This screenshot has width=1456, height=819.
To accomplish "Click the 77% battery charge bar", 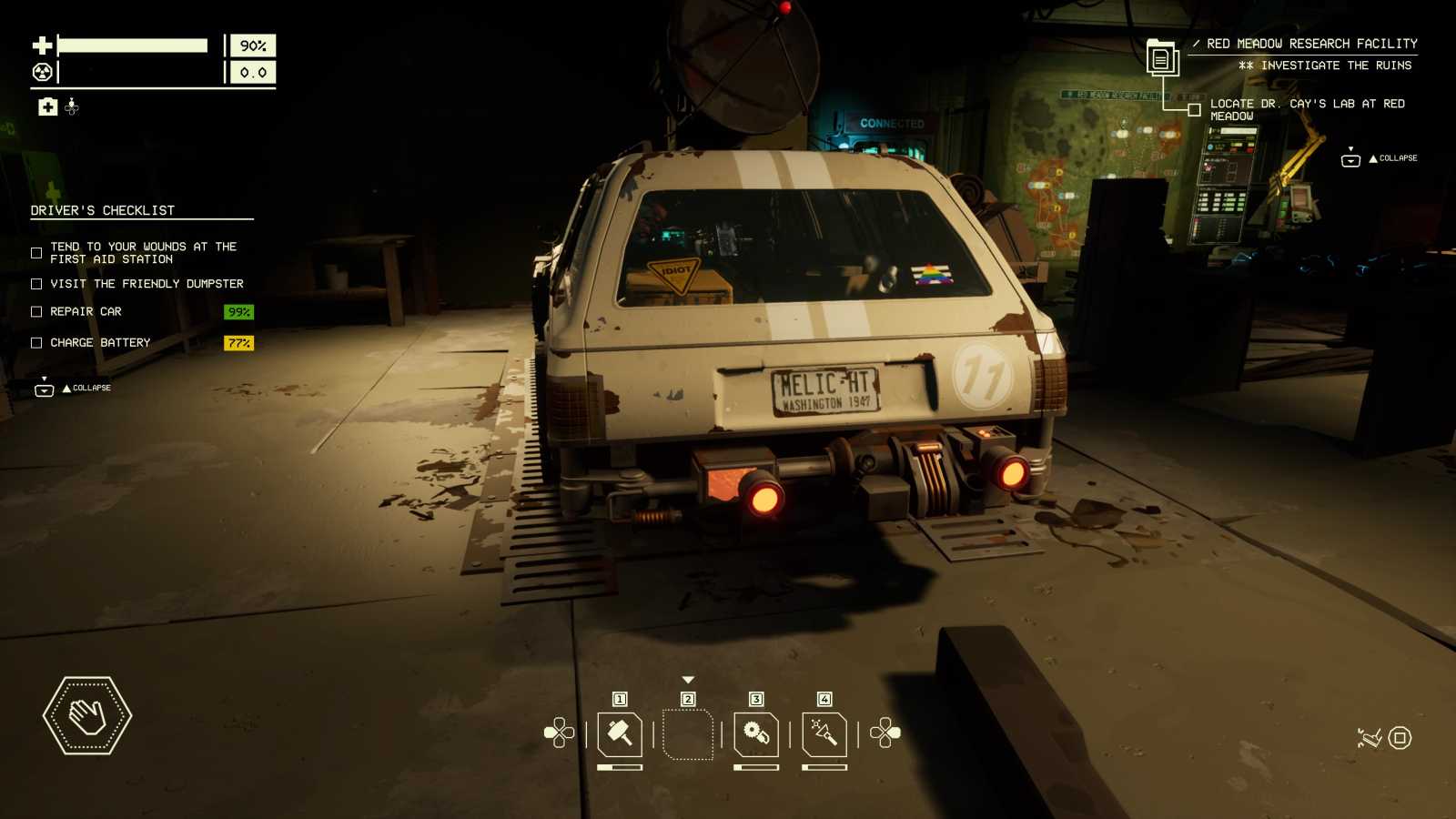I will [x=239, y=343].
